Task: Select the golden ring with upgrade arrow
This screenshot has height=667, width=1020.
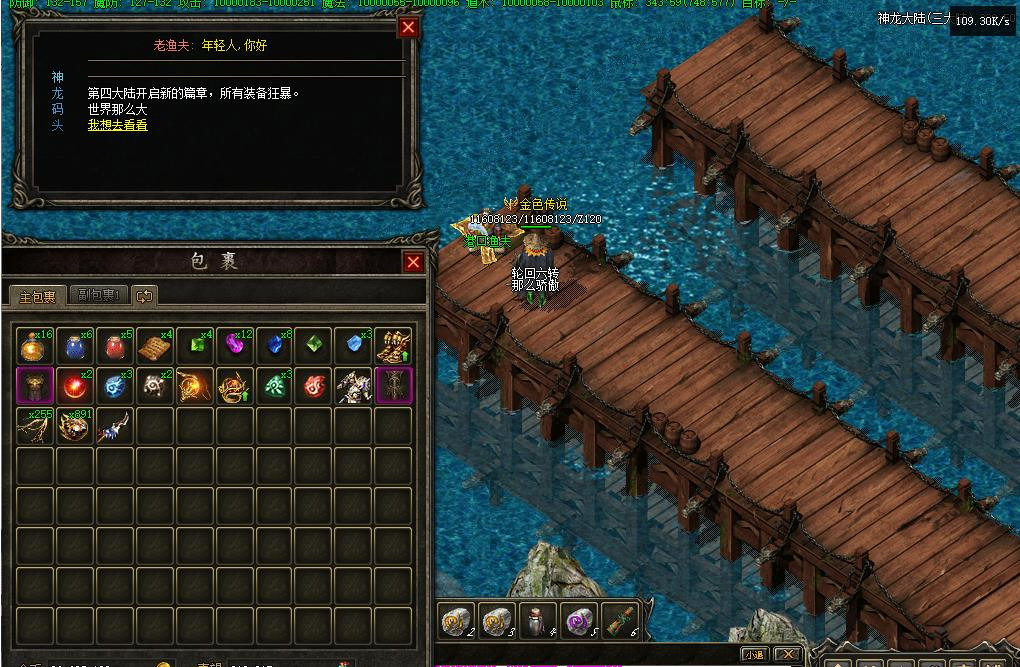Action: click(x=235, y=386)
